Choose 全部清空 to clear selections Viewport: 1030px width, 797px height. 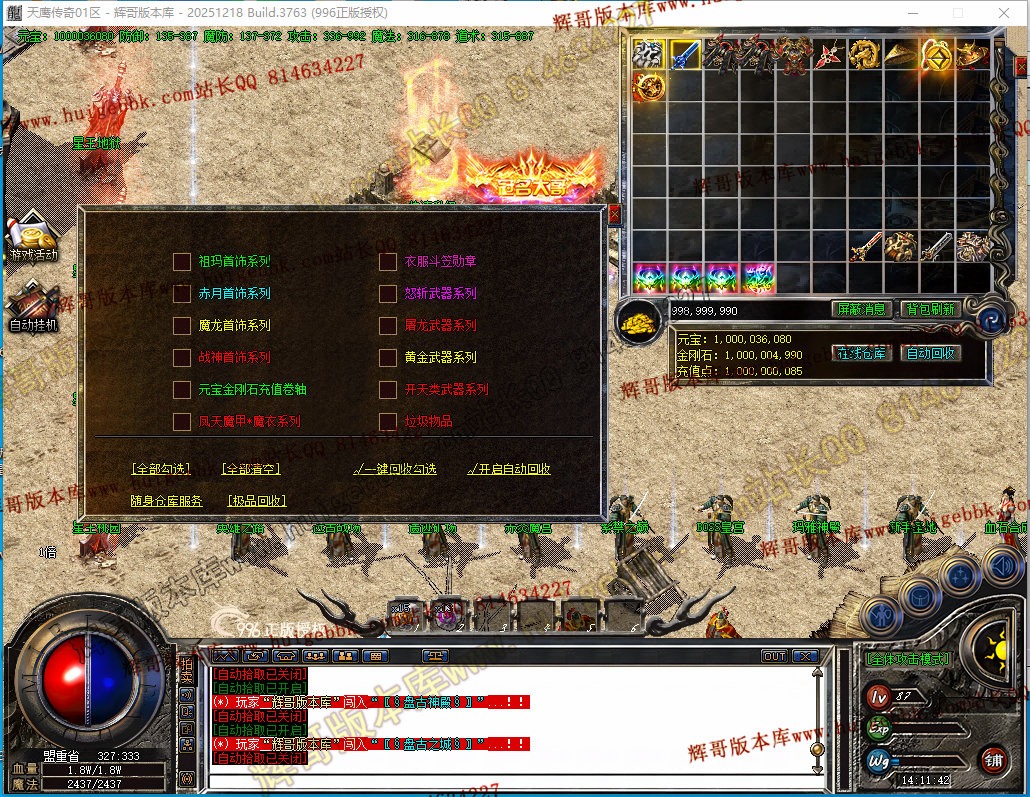[251, 469]
